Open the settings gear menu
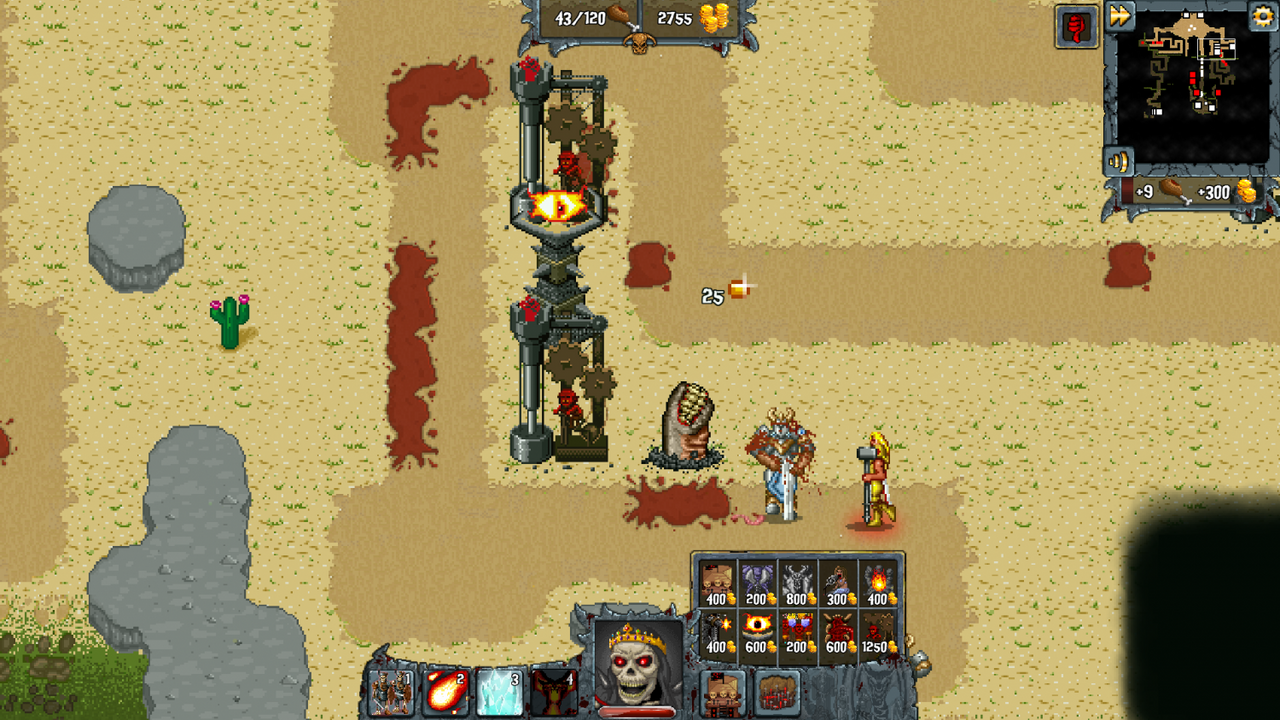The width and height of the screenshot is (1280, 720). 1262,17
